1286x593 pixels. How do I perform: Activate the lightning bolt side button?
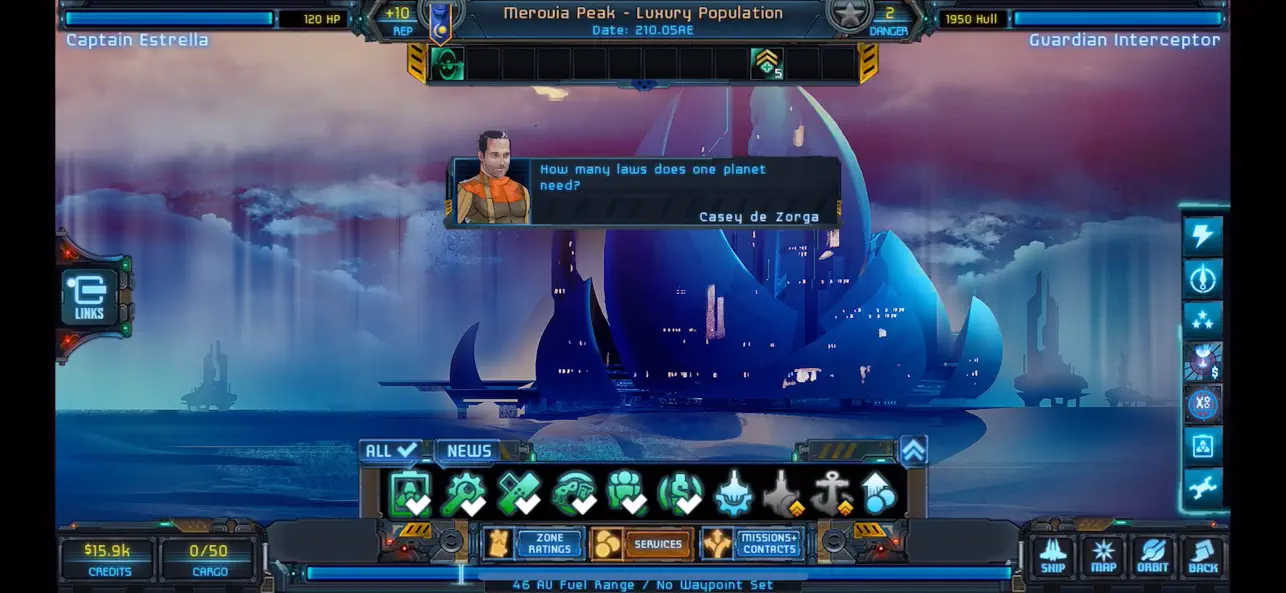1202,236
